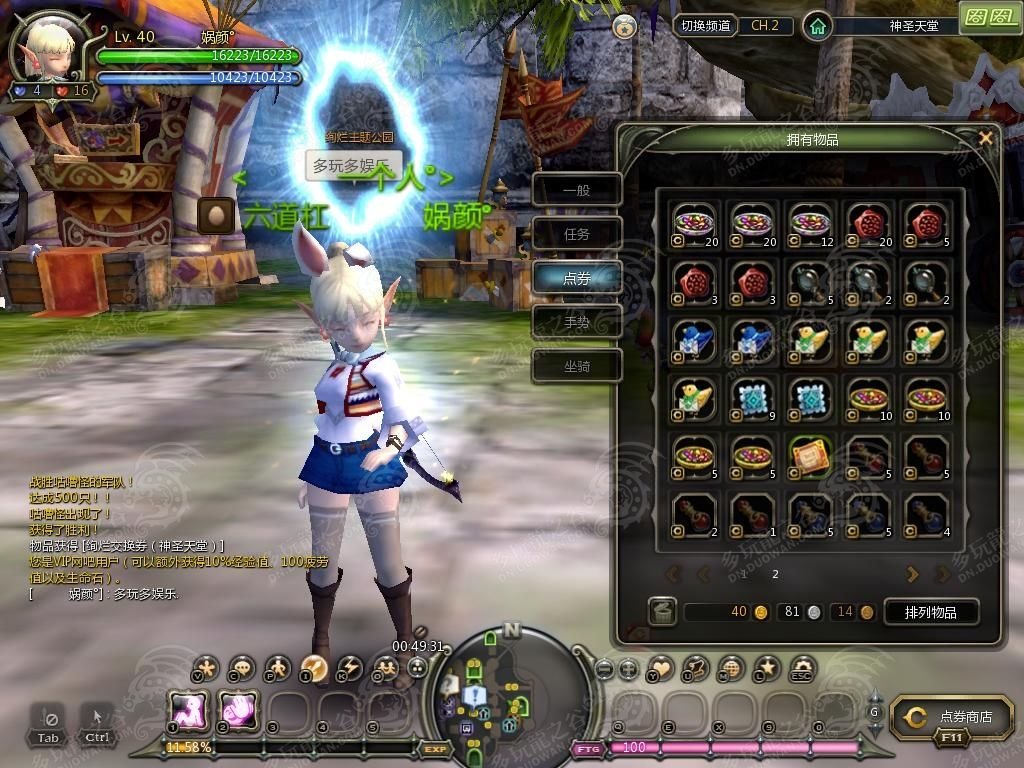Switch to the 一般 inventory tab
The height and width of the screenshot is (768, 1024).
(x=577, y=189)
